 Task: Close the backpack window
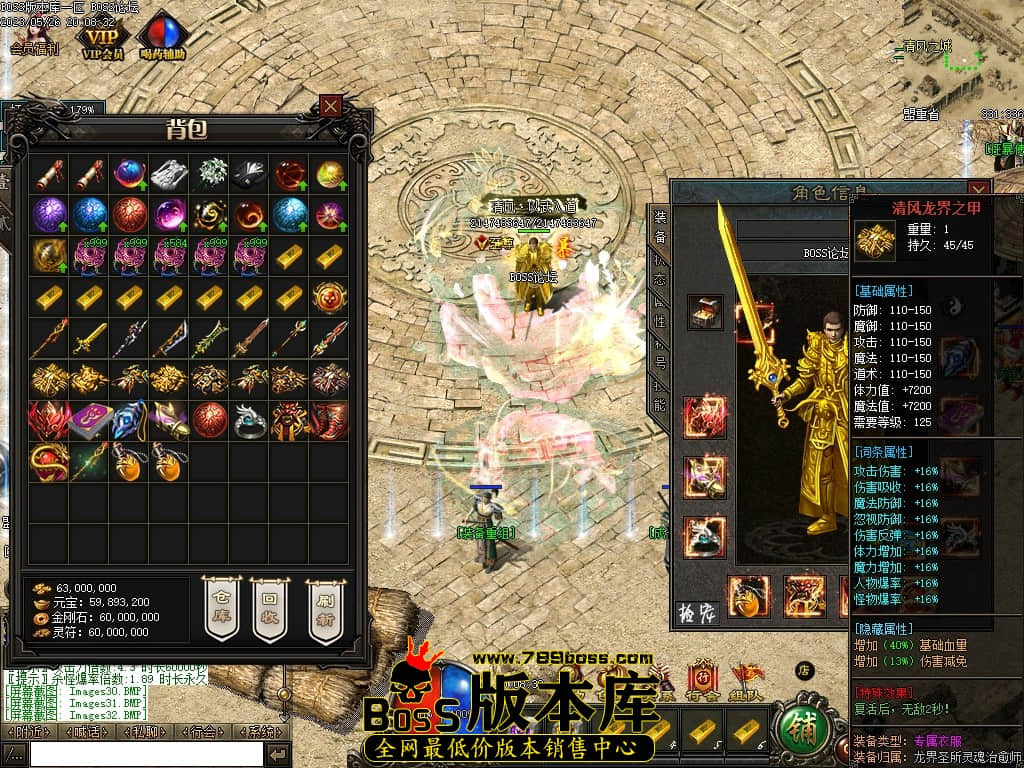331,105
